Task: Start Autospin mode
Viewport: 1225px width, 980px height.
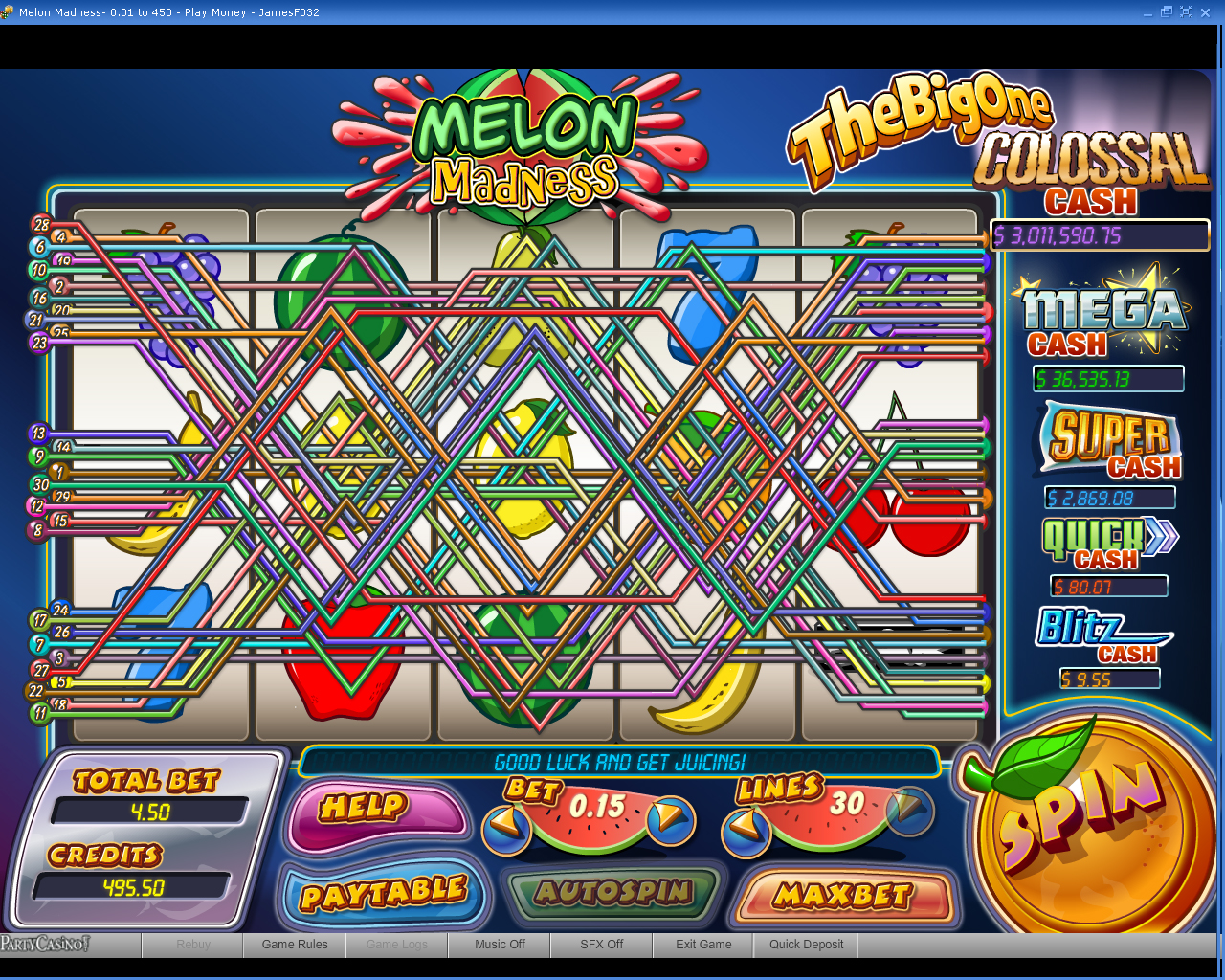Action: click(612, 892)
